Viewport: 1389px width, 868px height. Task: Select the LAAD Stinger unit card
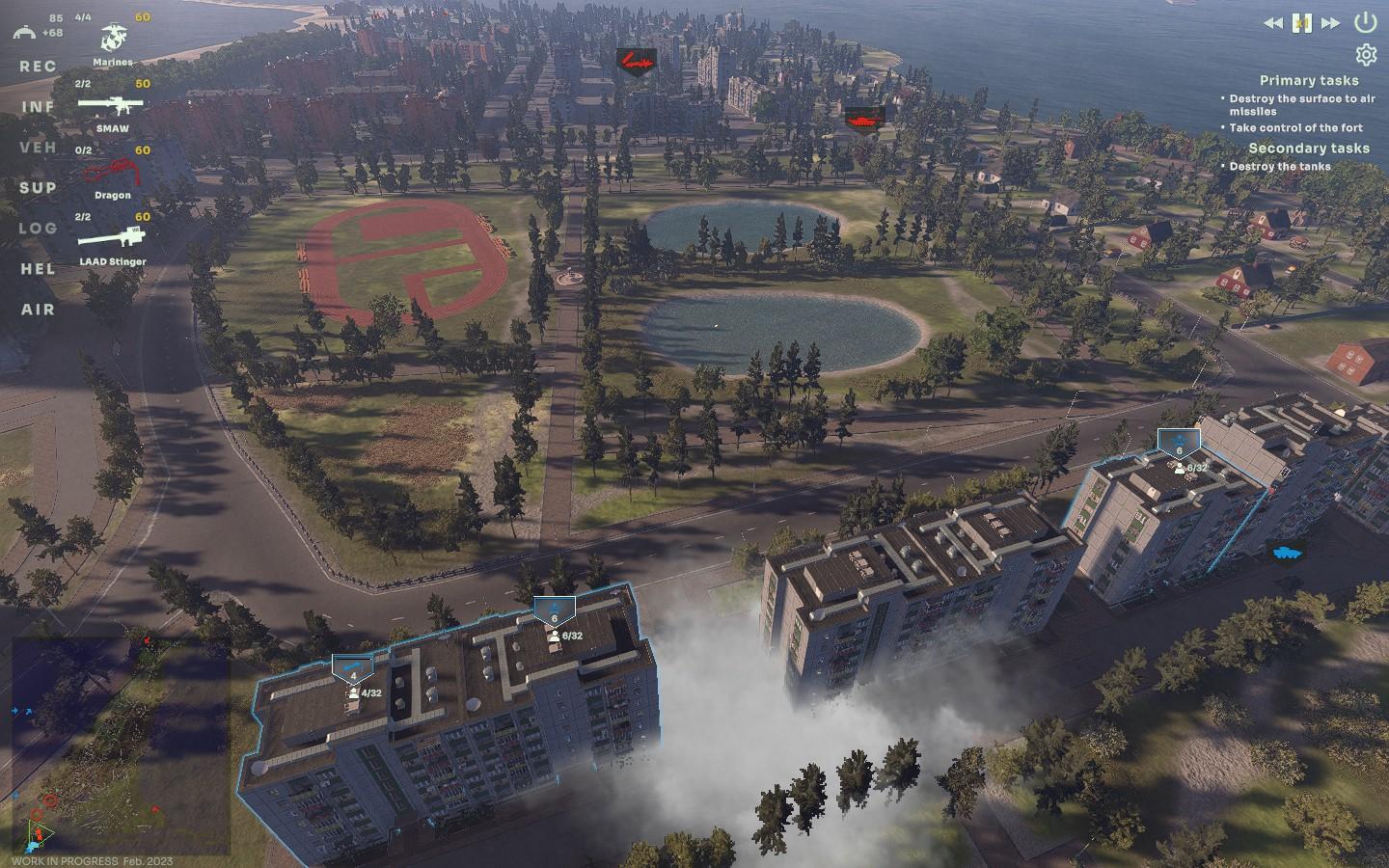coord(112,239)
